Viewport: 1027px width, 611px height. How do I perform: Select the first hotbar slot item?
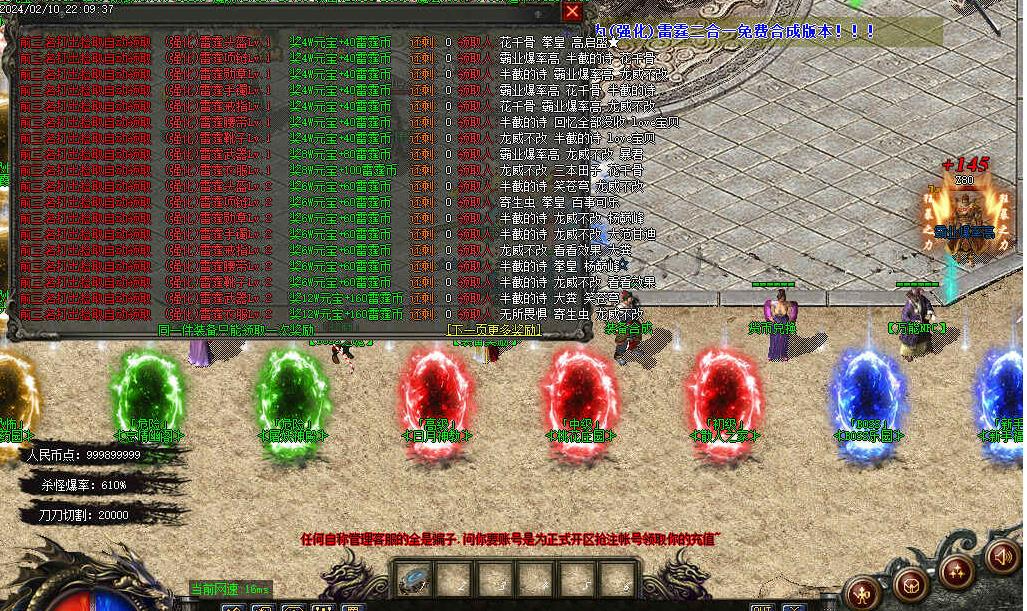(413, 579)
